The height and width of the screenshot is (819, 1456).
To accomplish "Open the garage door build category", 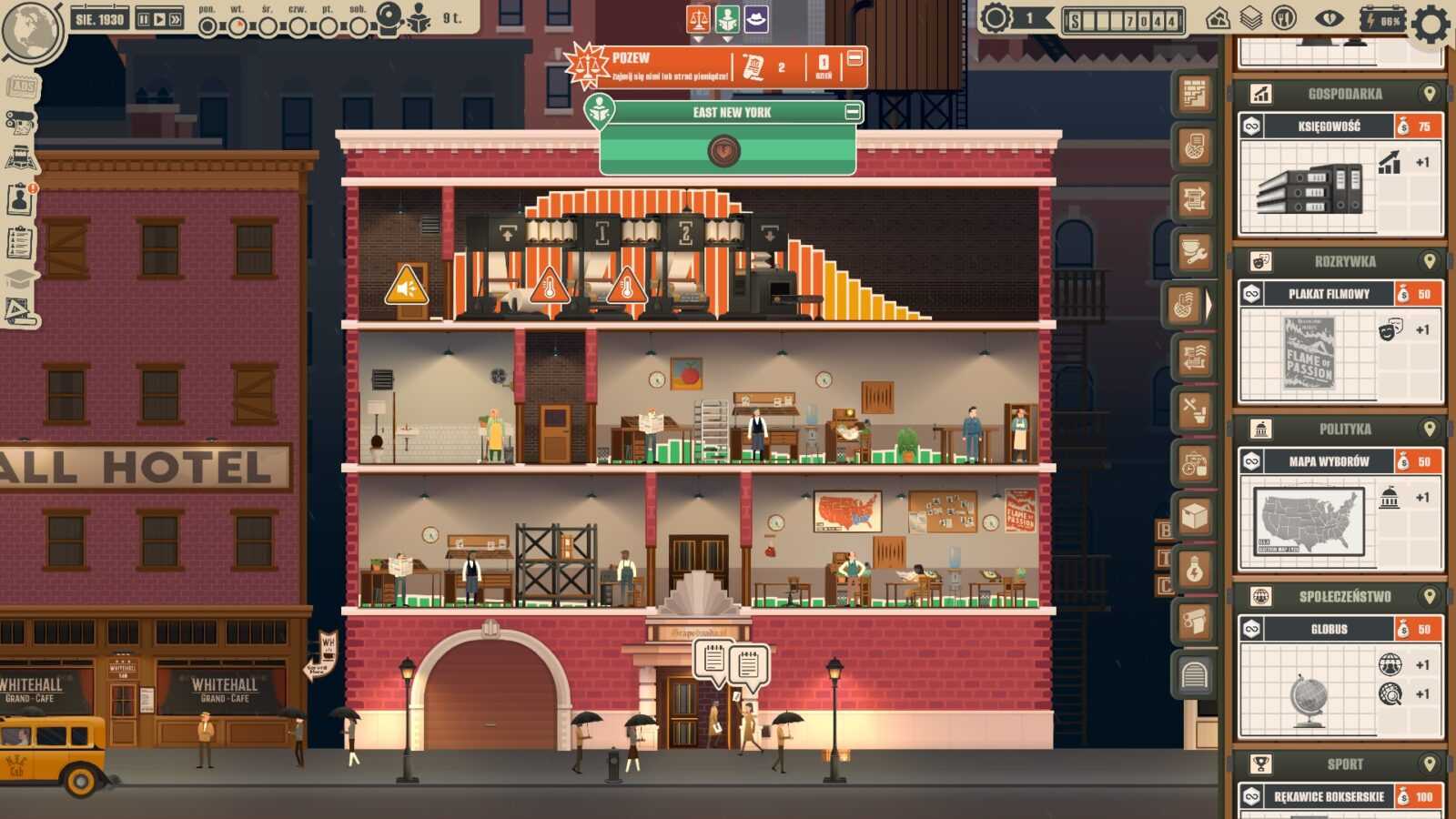I will tap(1195, 675).
